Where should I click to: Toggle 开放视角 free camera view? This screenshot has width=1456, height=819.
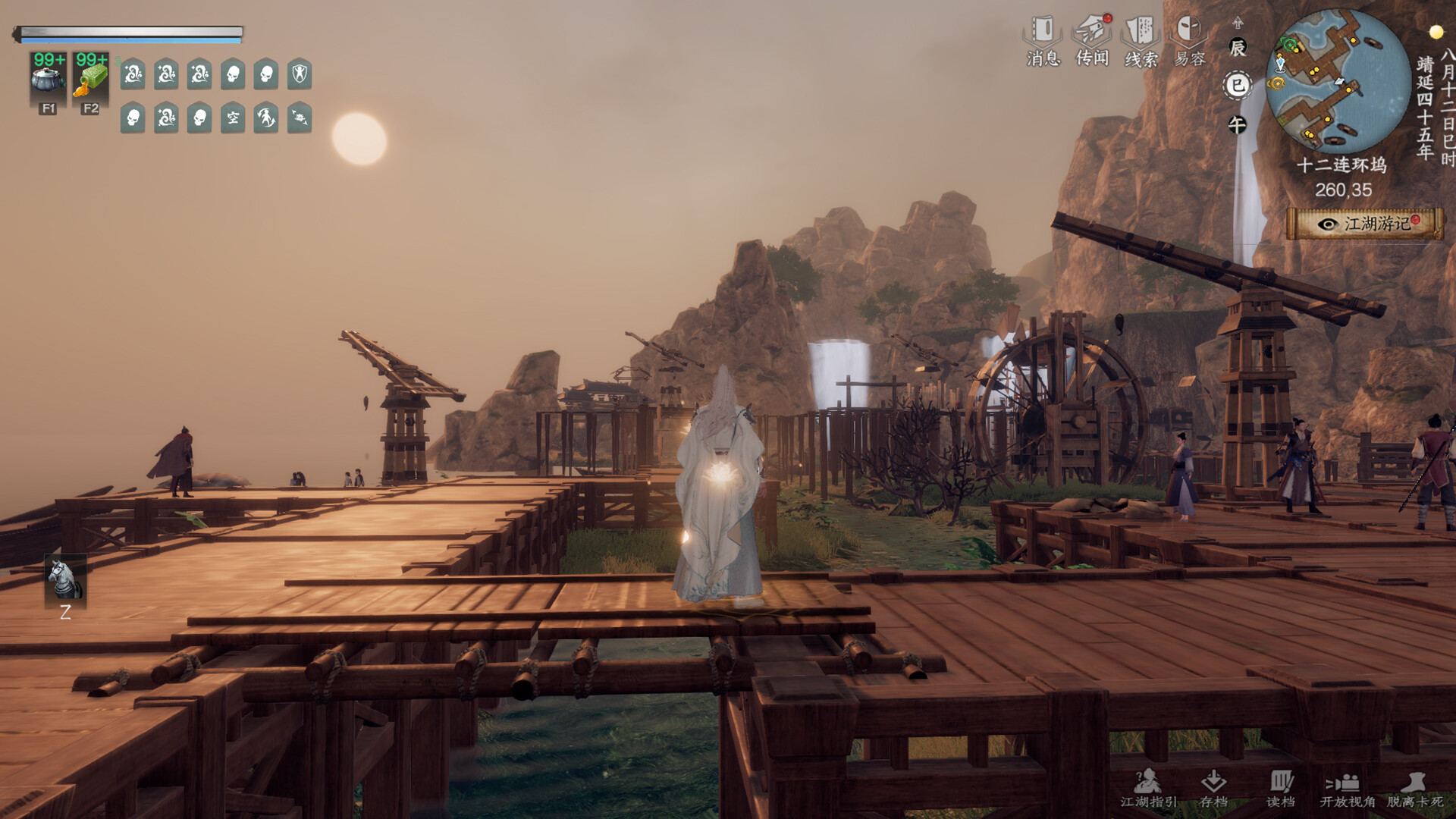click(x=1347, y=789)
